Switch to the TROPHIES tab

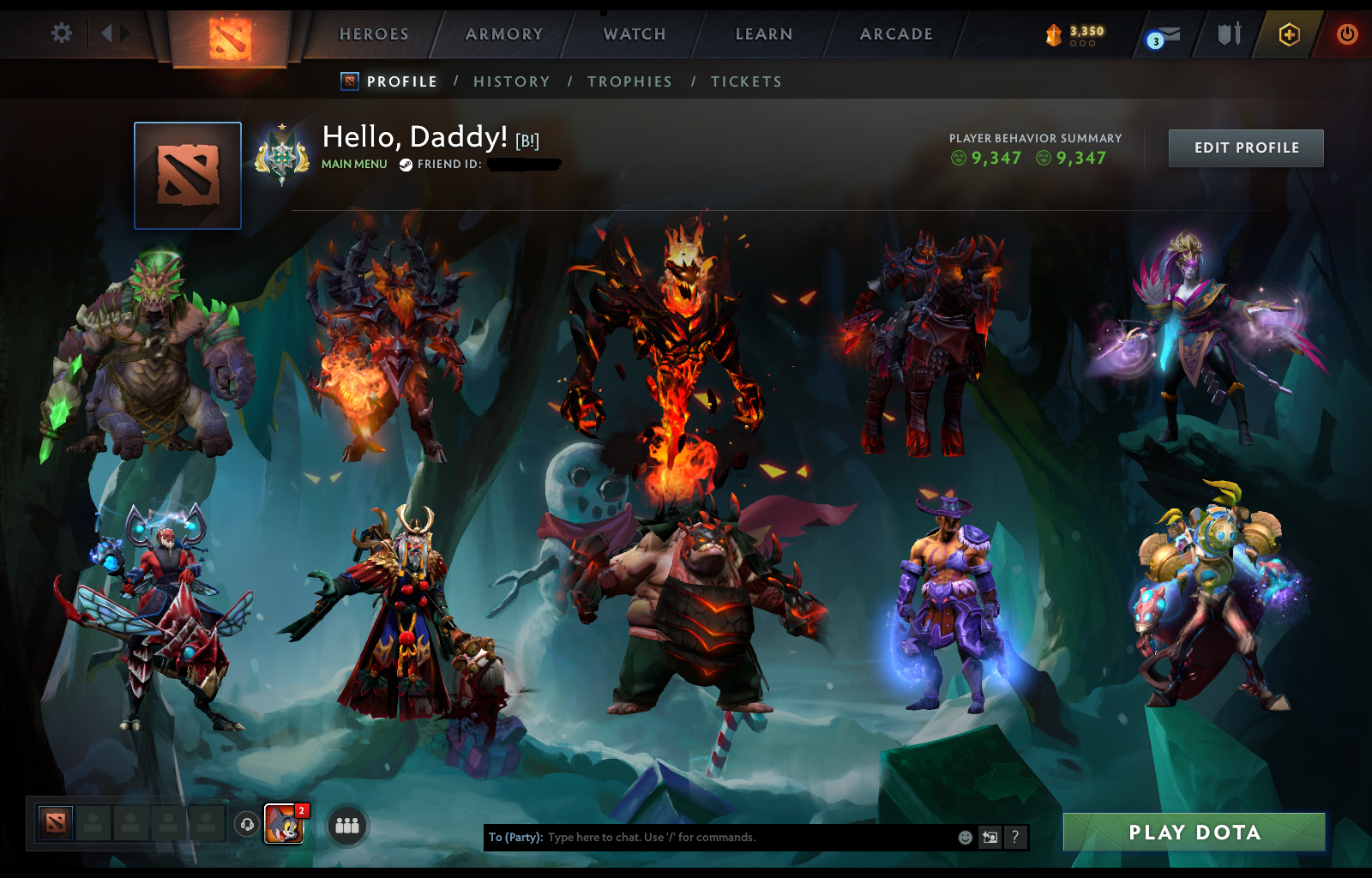point(630,81)
